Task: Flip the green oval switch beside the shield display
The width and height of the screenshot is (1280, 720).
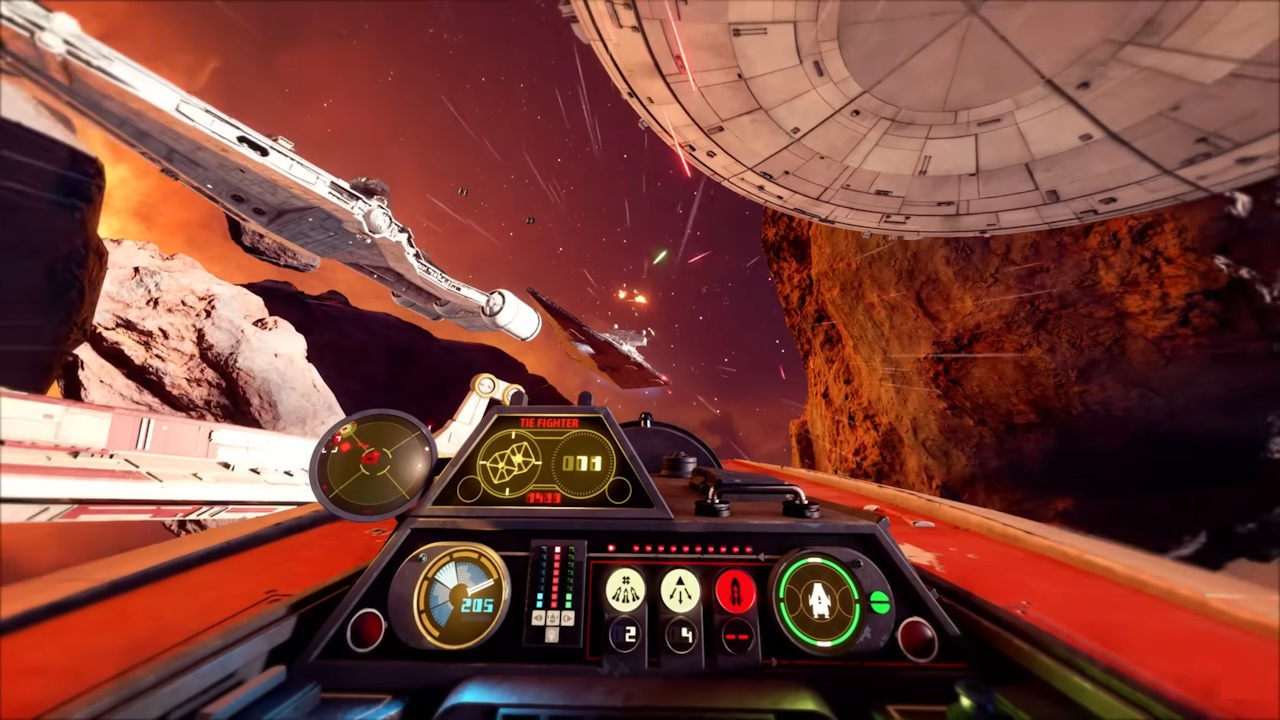Action: click(878, 601)
